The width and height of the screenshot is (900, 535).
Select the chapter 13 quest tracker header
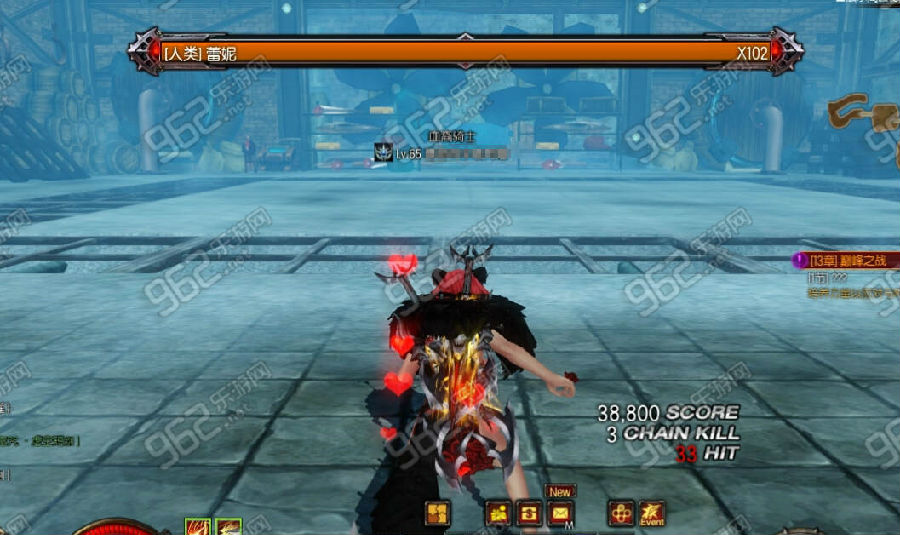point(842,260)
